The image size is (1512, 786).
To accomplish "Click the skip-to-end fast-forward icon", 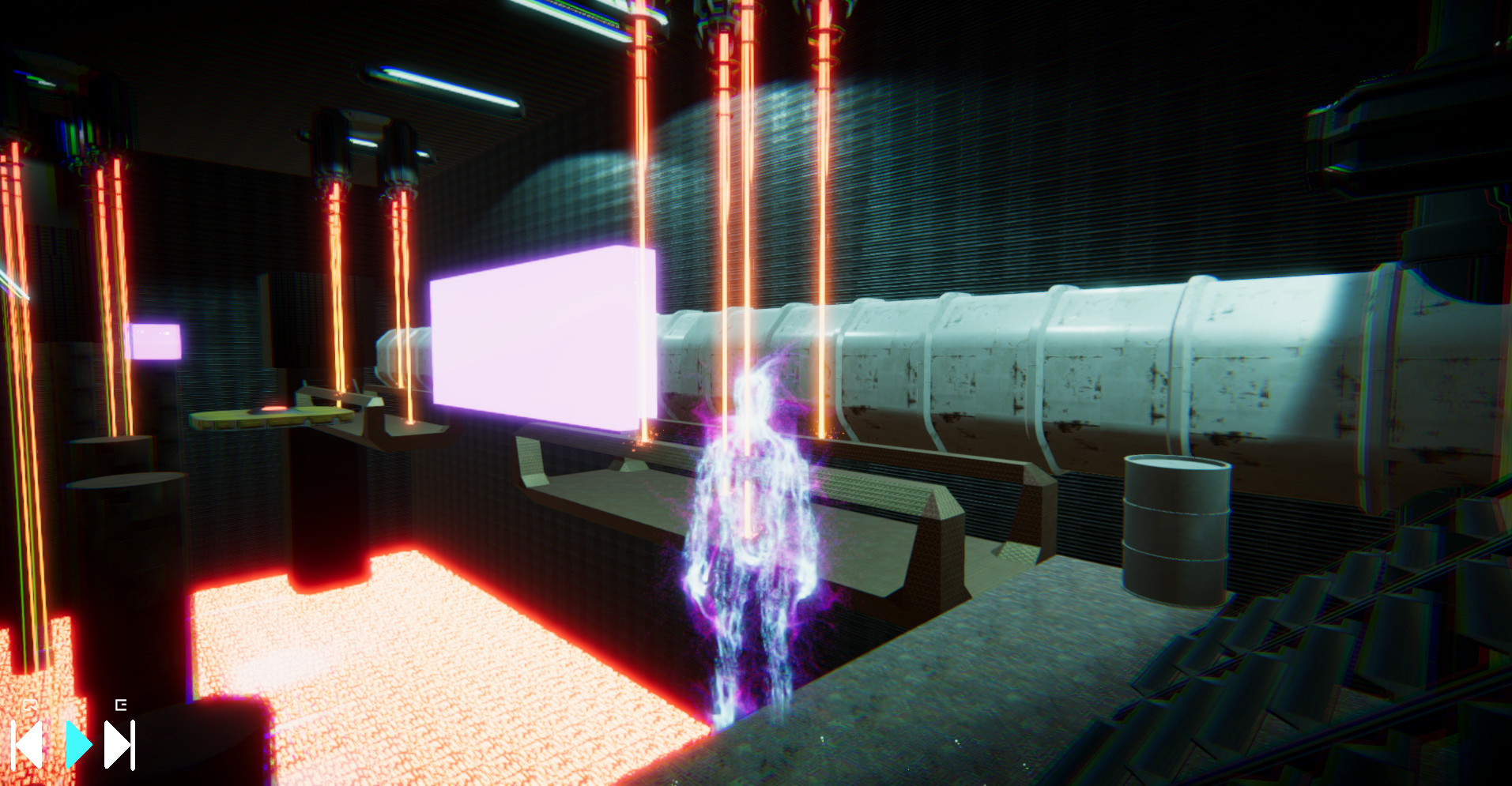I will tap(119, 746).
